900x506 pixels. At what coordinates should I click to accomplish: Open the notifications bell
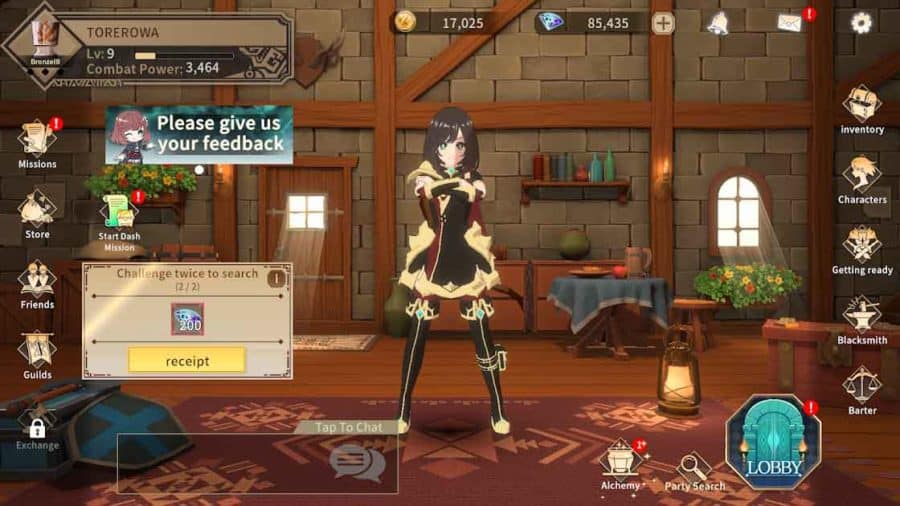(717, 23)
